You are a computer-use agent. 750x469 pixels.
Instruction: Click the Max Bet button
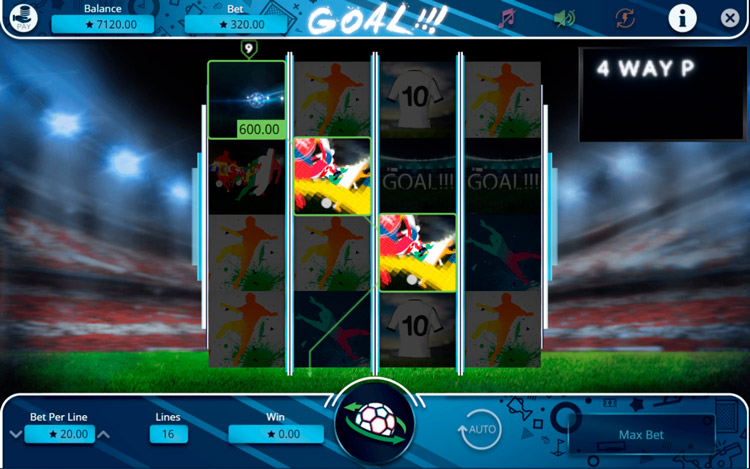641,435
